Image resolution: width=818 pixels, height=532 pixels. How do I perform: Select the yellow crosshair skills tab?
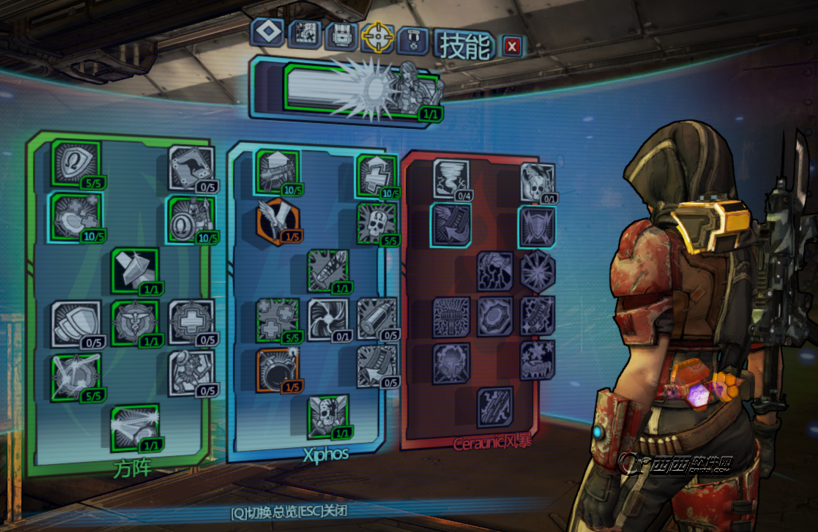point(378,38)
